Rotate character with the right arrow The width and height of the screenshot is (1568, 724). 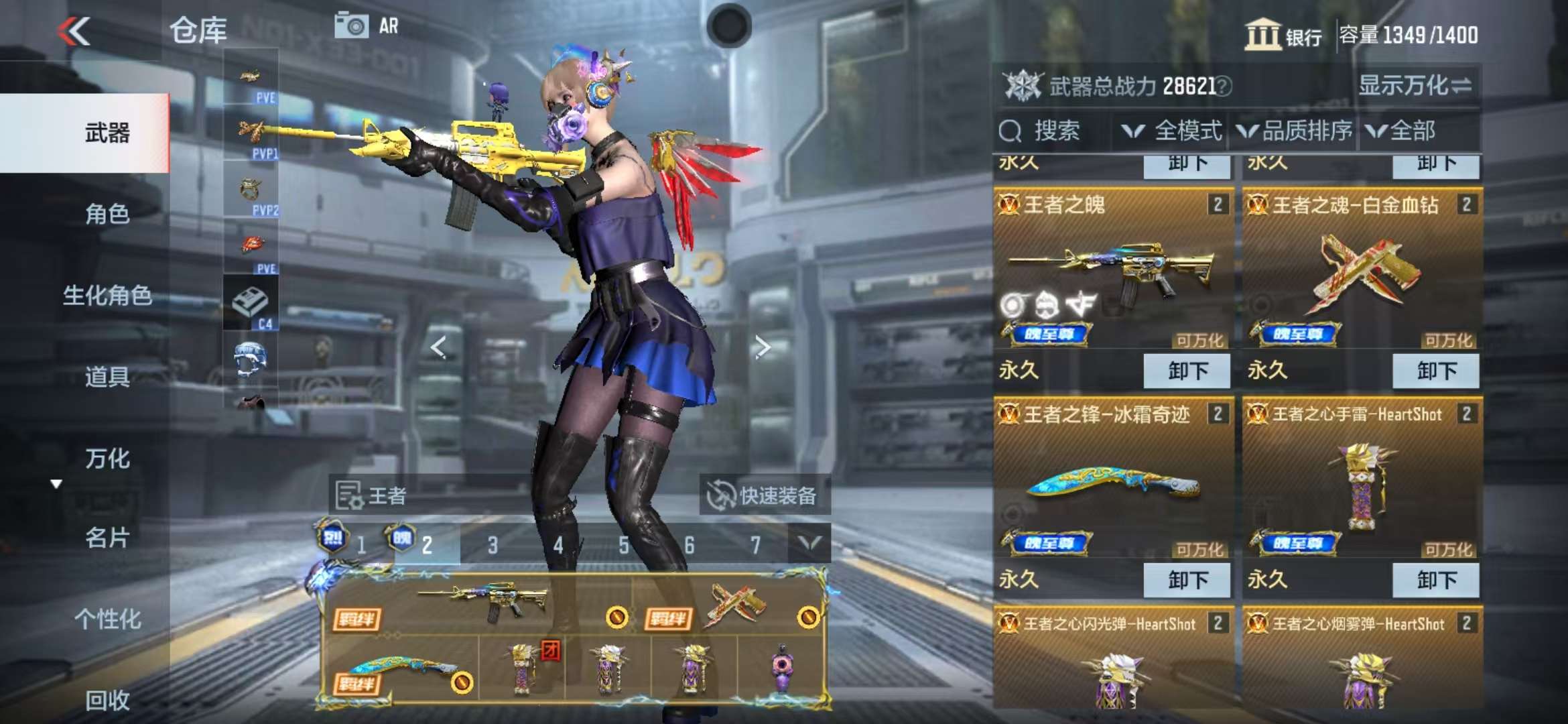pos(762,347)
